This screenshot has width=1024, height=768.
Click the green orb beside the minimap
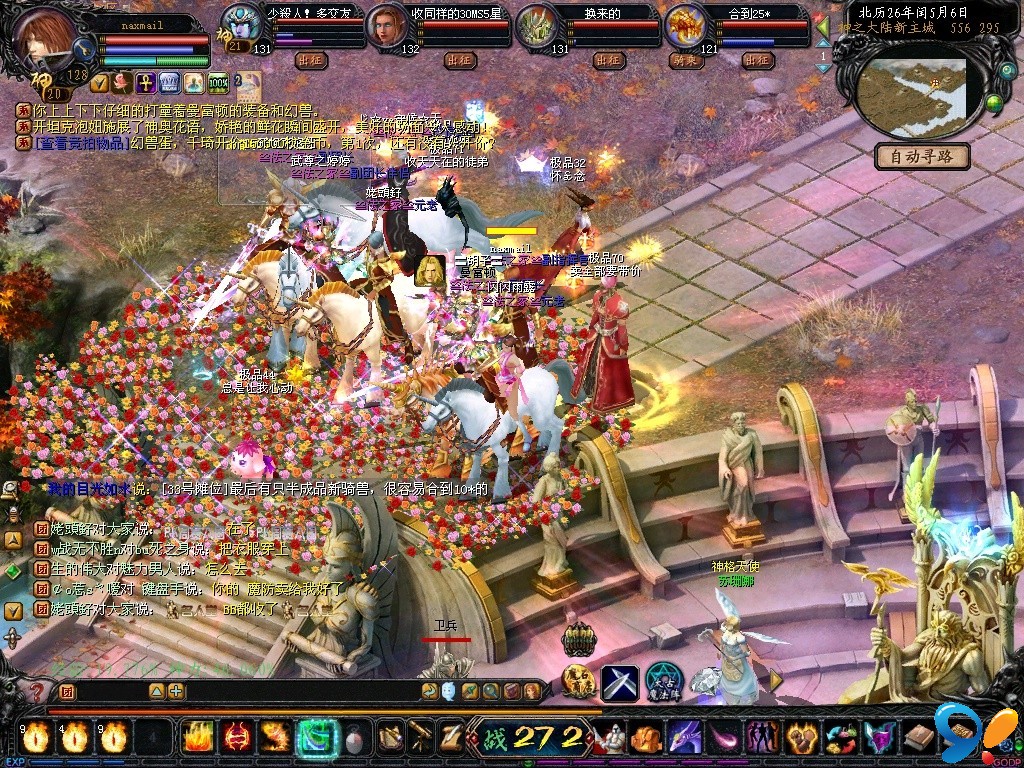[x=994, y=103]
